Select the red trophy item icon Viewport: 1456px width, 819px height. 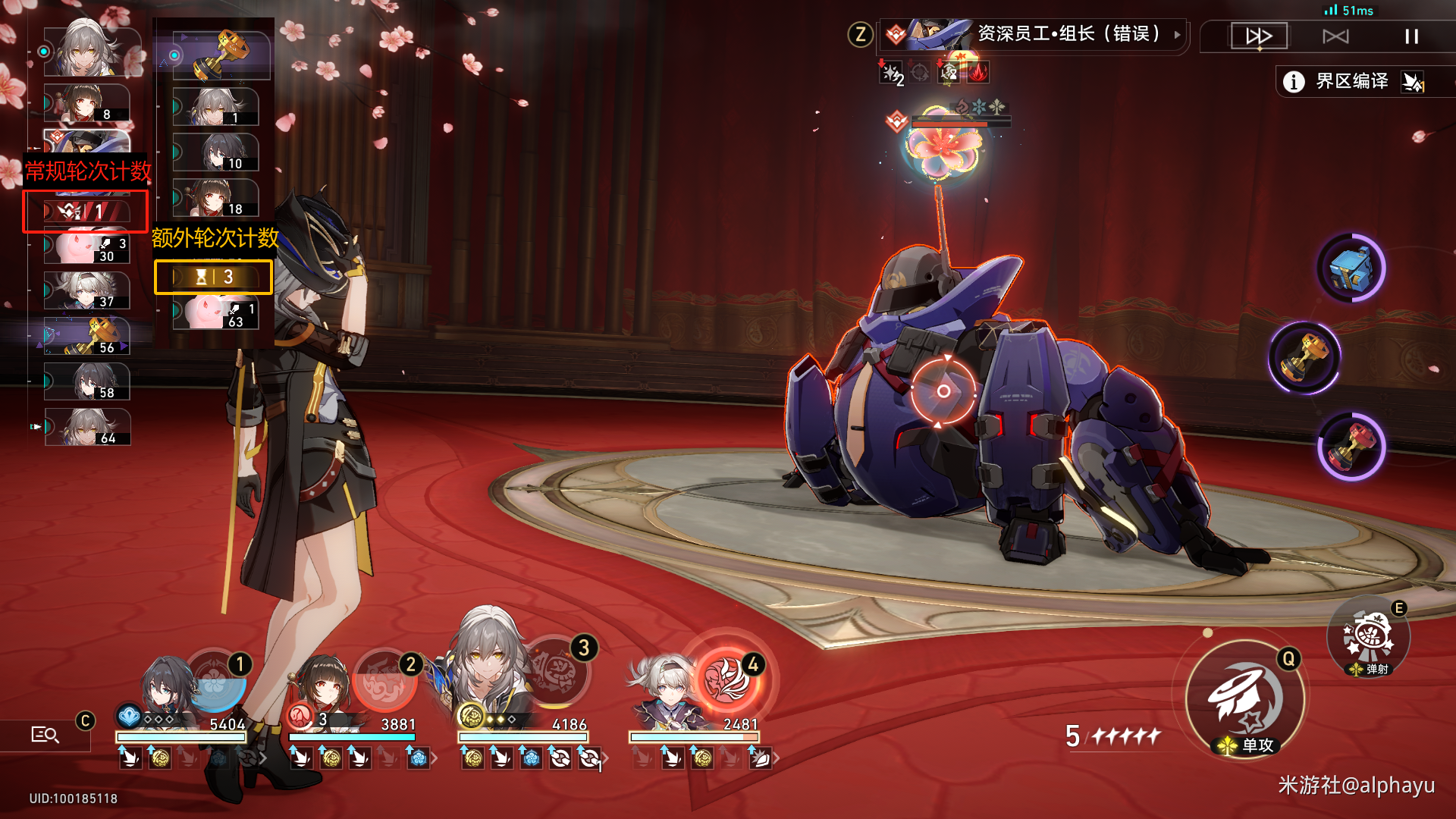coord(1351,447)
